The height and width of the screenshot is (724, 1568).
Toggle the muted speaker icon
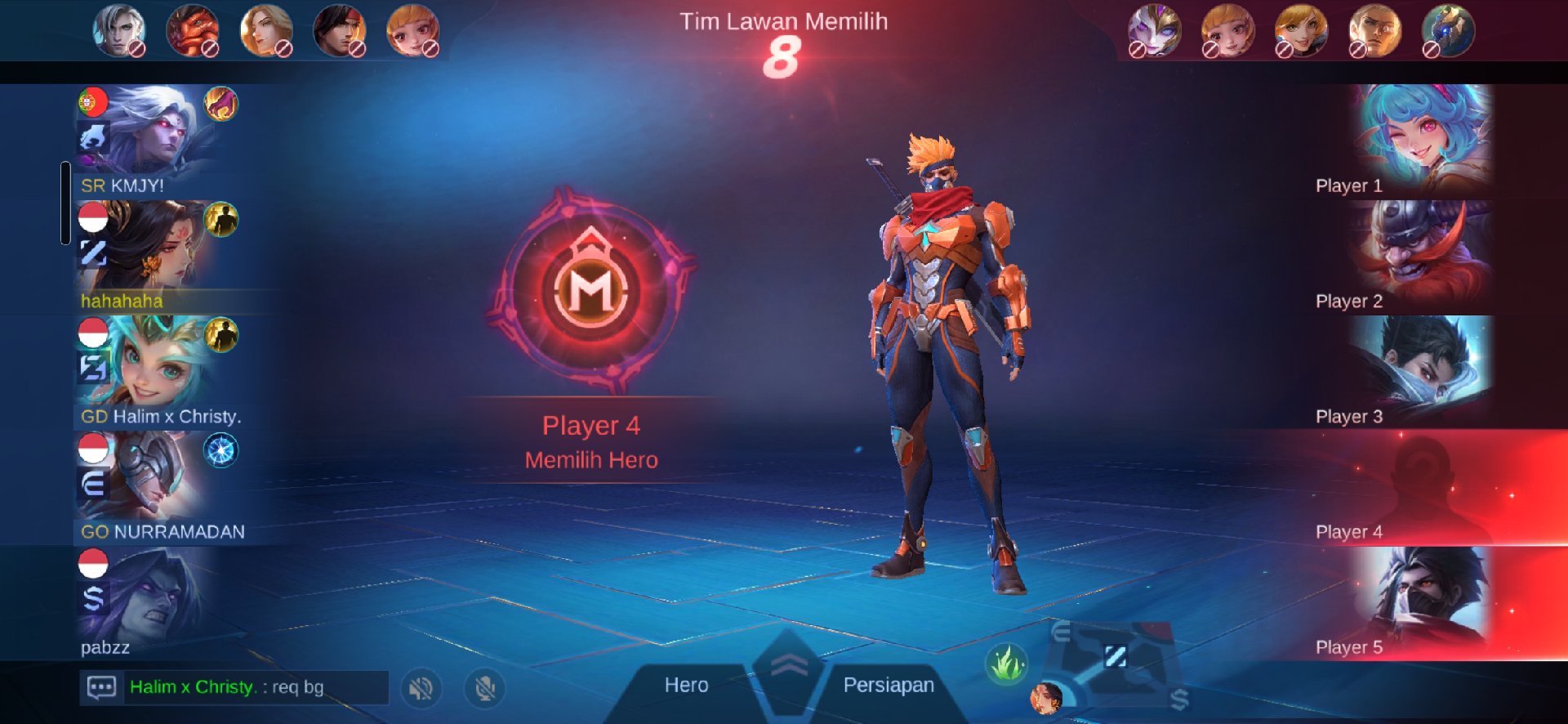421,688
